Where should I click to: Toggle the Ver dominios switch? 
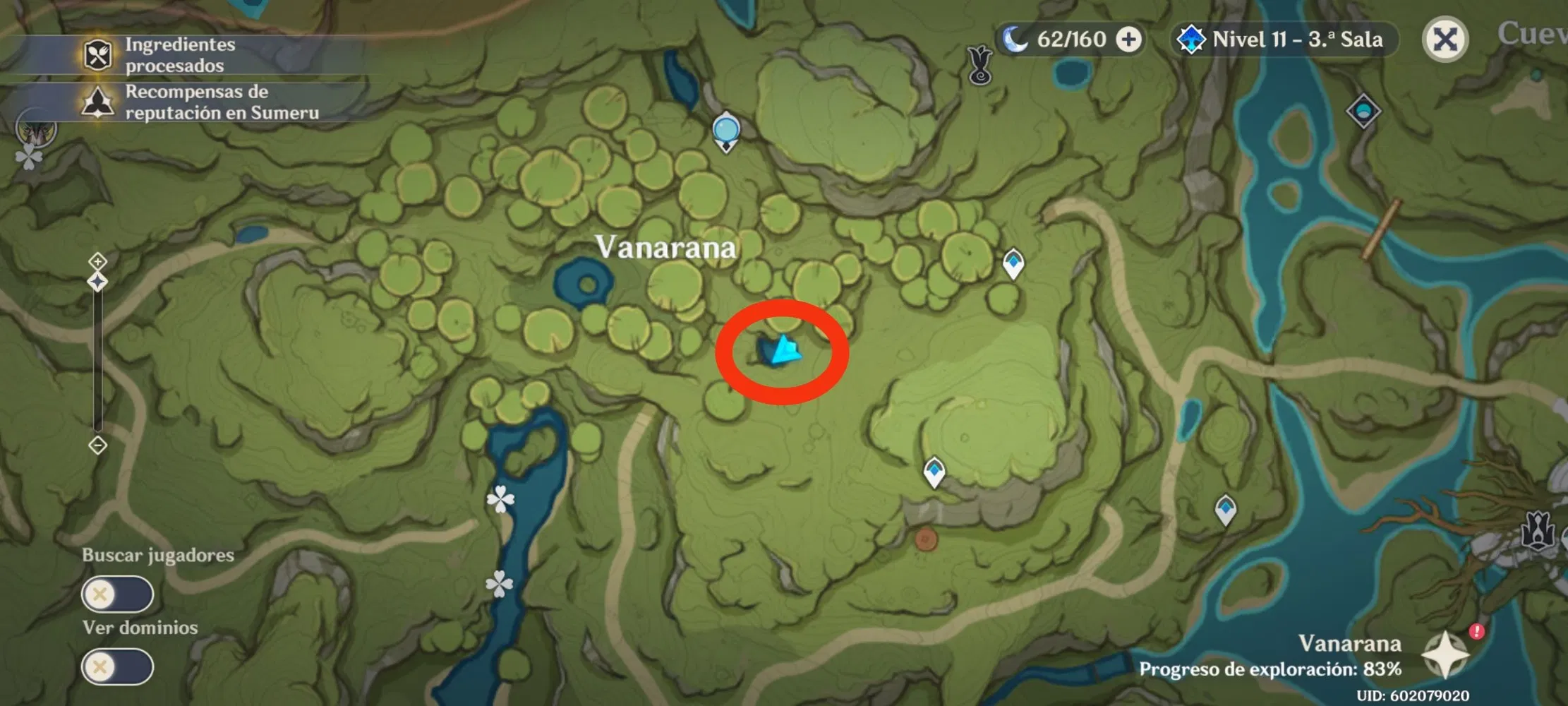(117, 667)
